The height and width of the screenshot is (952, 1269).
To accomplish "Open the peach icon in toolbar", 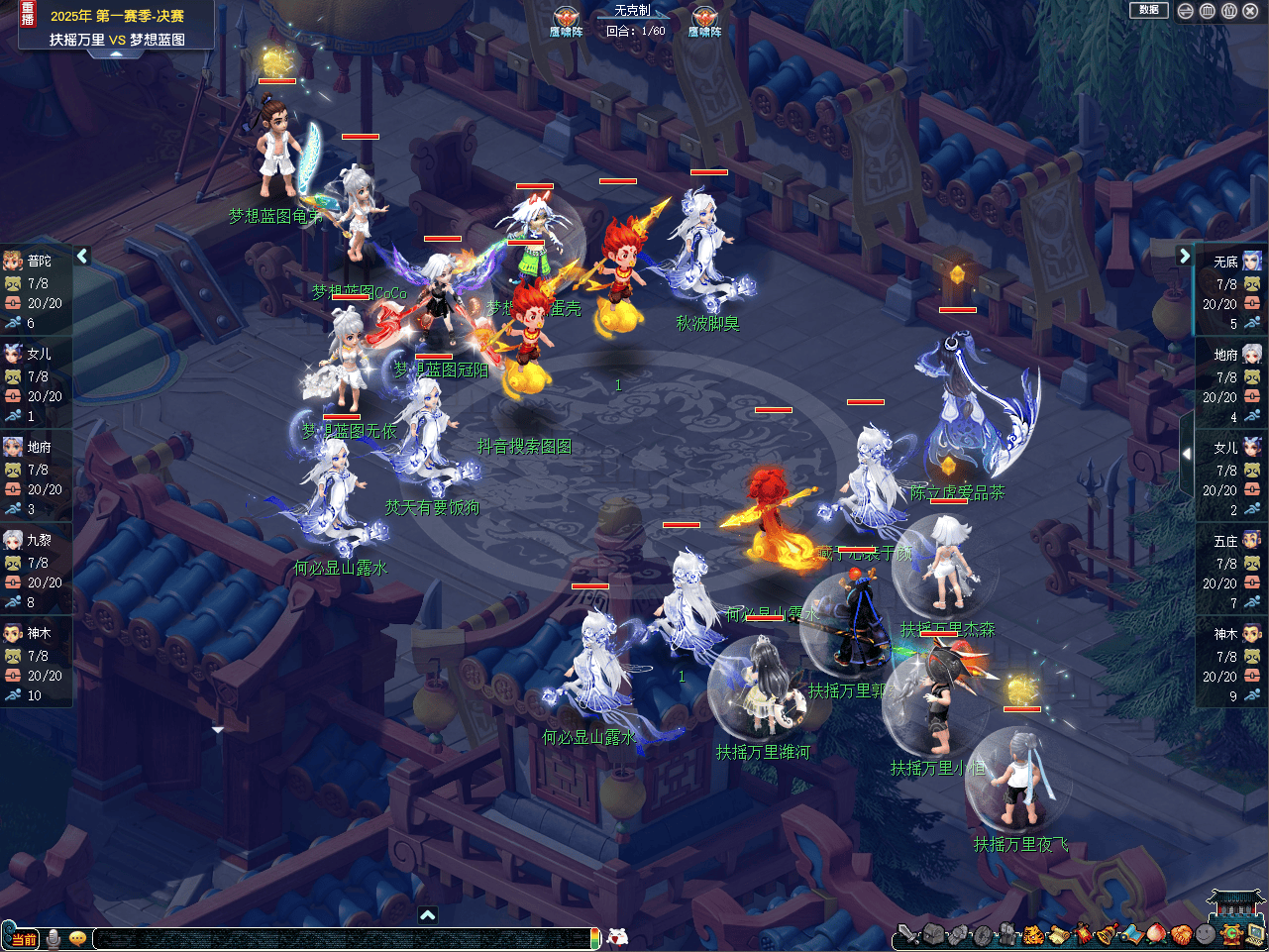I will pos(1156,934).
